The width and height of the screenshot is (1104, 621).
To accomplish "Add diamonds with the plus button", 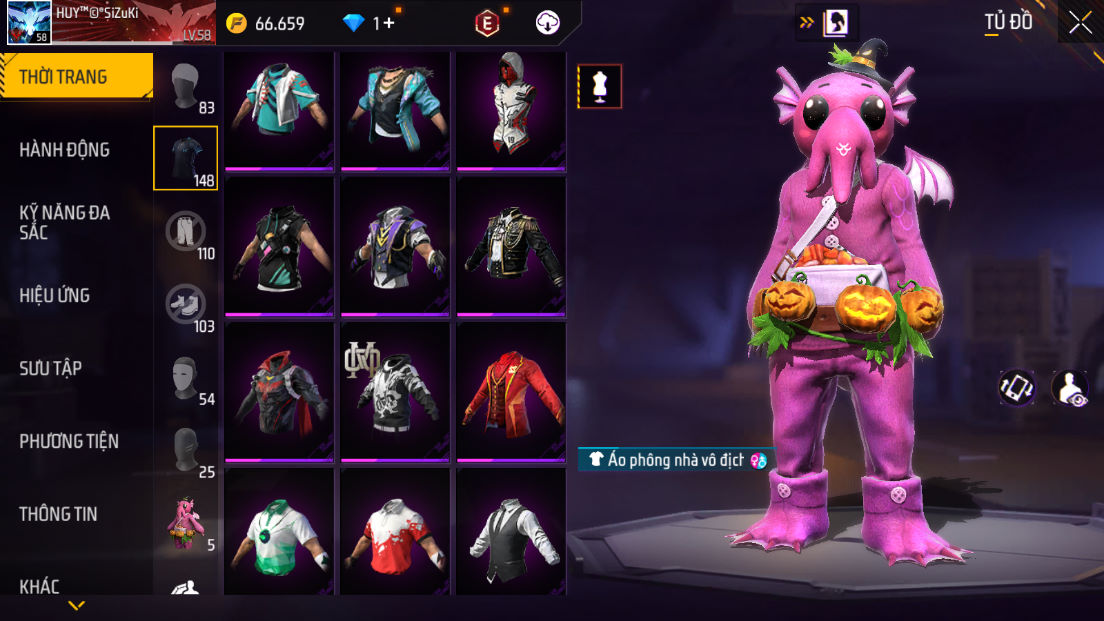I will coord(388,23).
